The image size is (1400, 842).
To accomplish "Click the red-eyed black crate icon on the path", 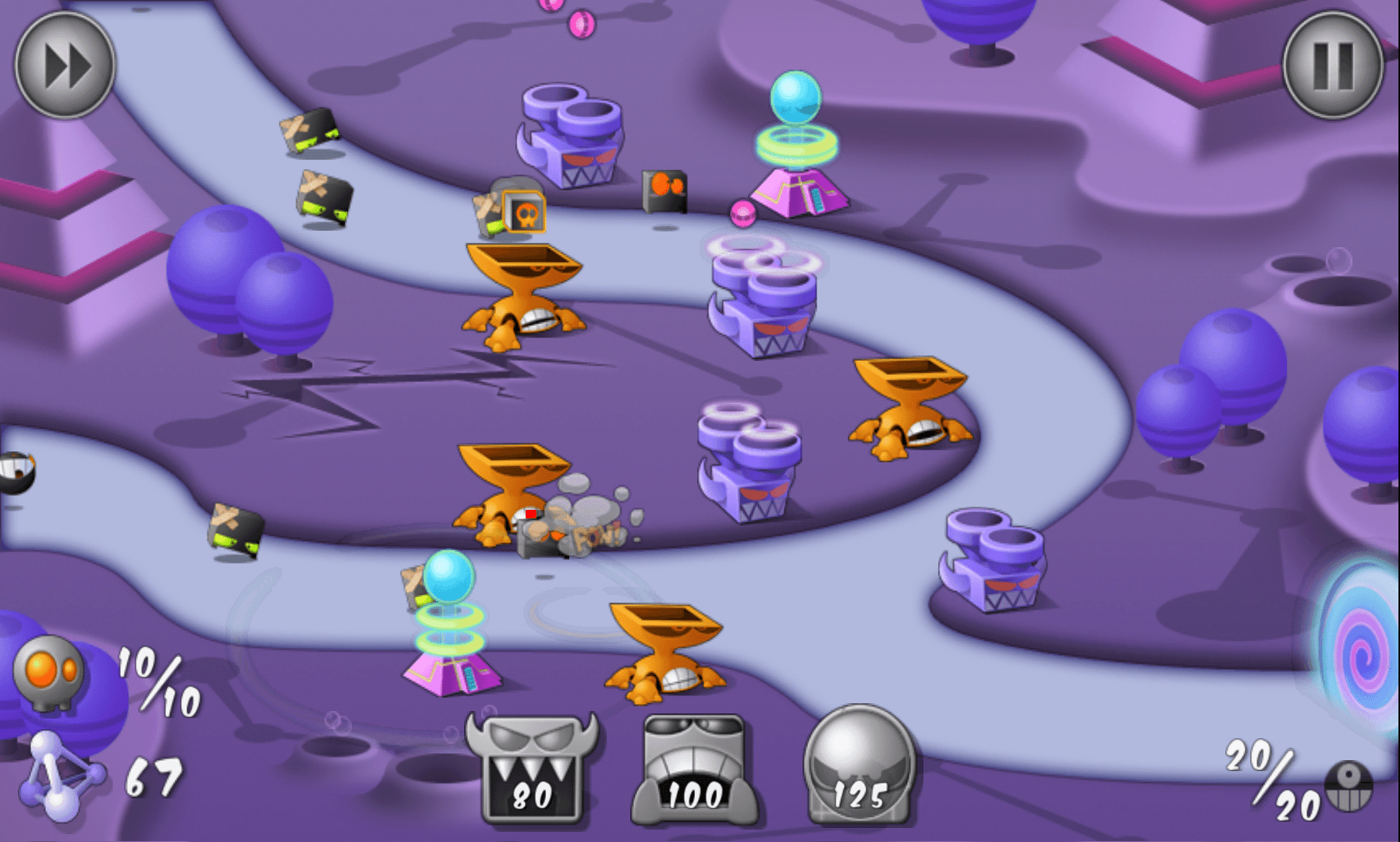I will click(665, 189).
